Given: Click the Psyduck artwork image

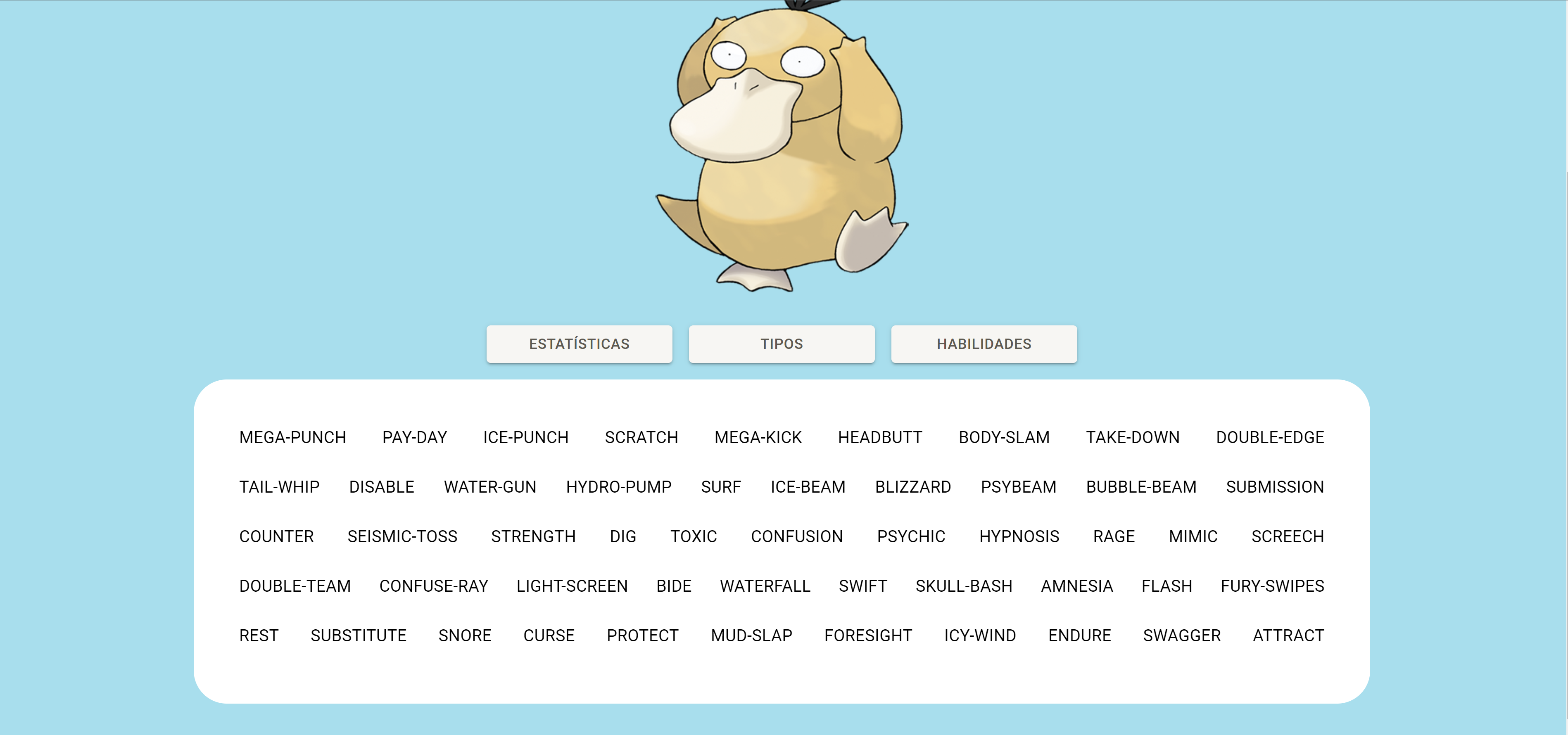Looking at the screenshot, I should coord(773,146).
